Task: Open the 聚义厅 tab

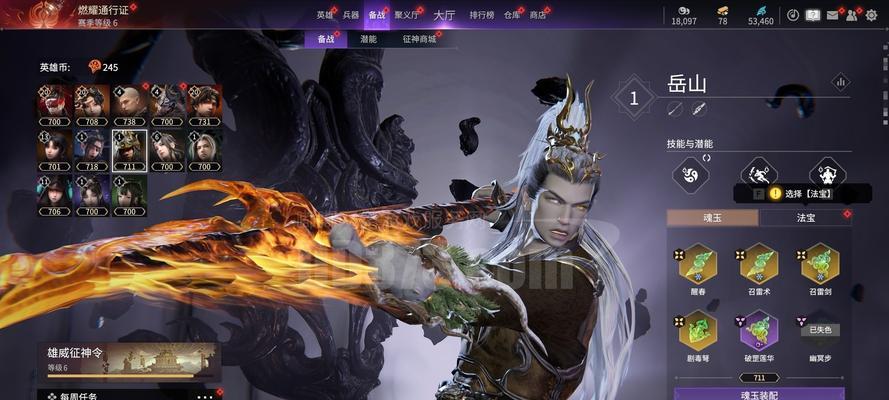Action: click(407, 15)
